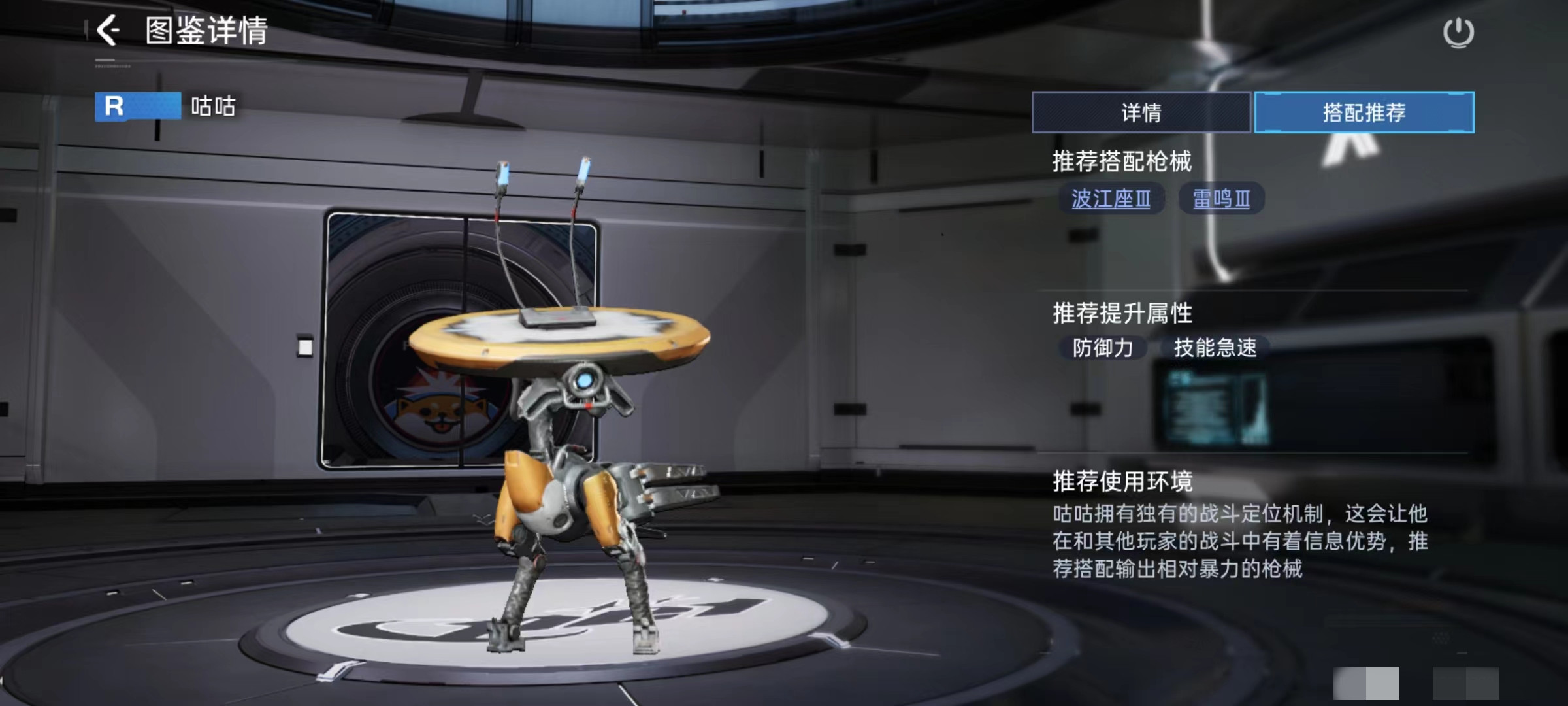Image resolution: width=1568 pixels, height=706 pixels.
Task: Select the 搭配推荐 tab
Action: pyautogui.click(x=1364, y=112)
